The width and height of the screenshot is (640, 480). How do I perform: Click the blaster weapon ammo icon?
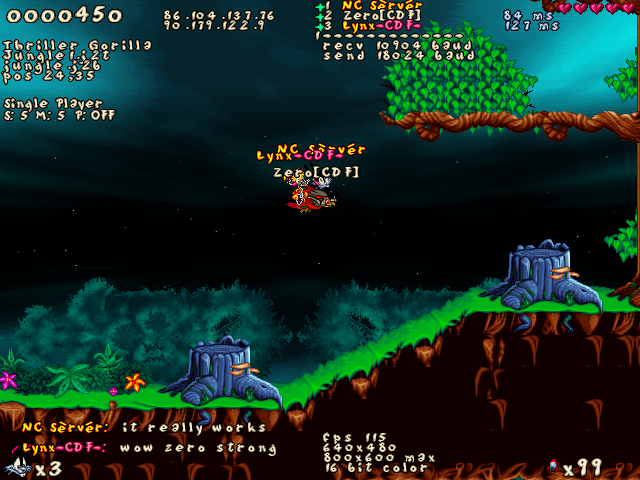coord(552,466)
